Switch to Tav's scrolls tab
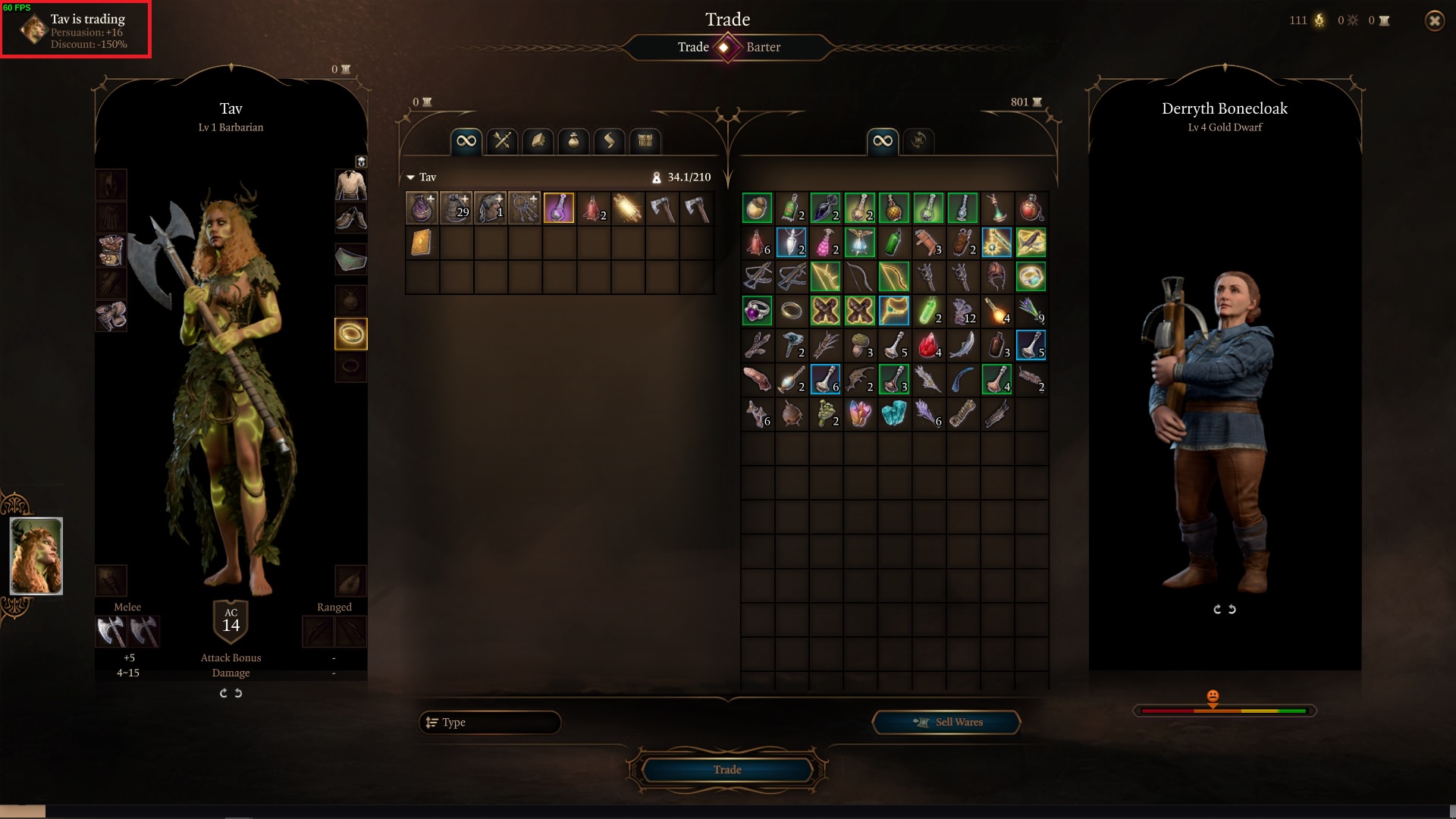Screen dimensions: 1456x819 point(609,141)
